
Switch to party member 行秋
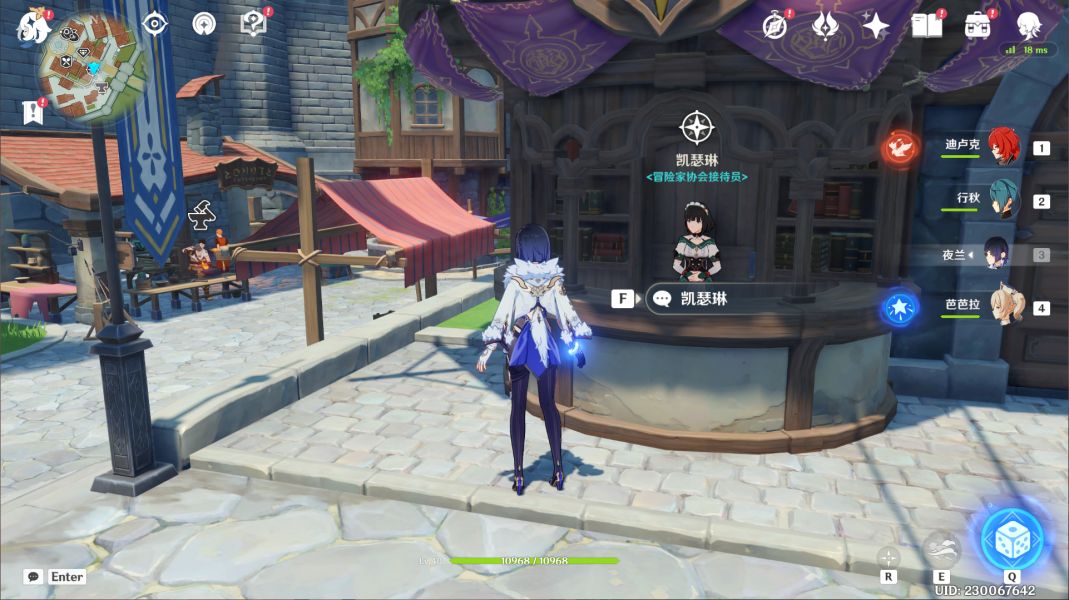(1002, 200)
